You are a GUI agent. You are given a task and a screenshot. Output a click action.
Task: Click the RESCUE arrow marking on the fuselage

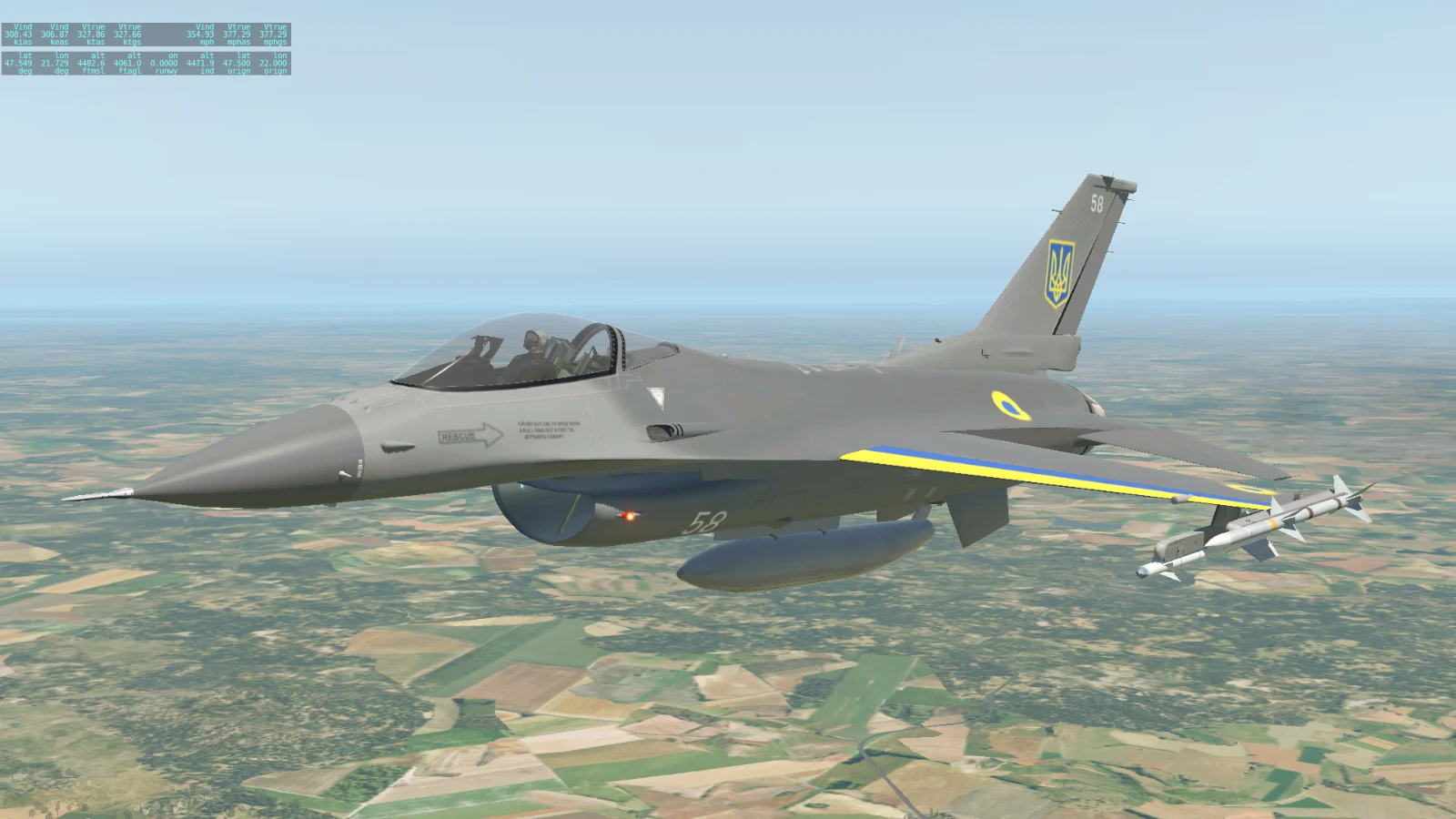coord(472,434)
